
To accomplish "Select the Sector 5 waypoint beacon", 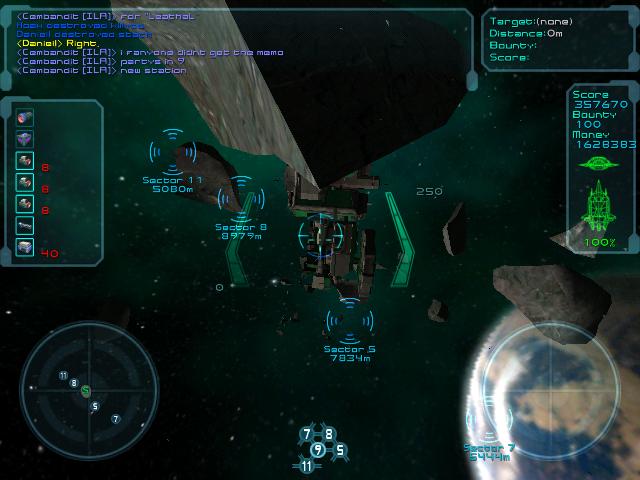I will click(350, 318).
